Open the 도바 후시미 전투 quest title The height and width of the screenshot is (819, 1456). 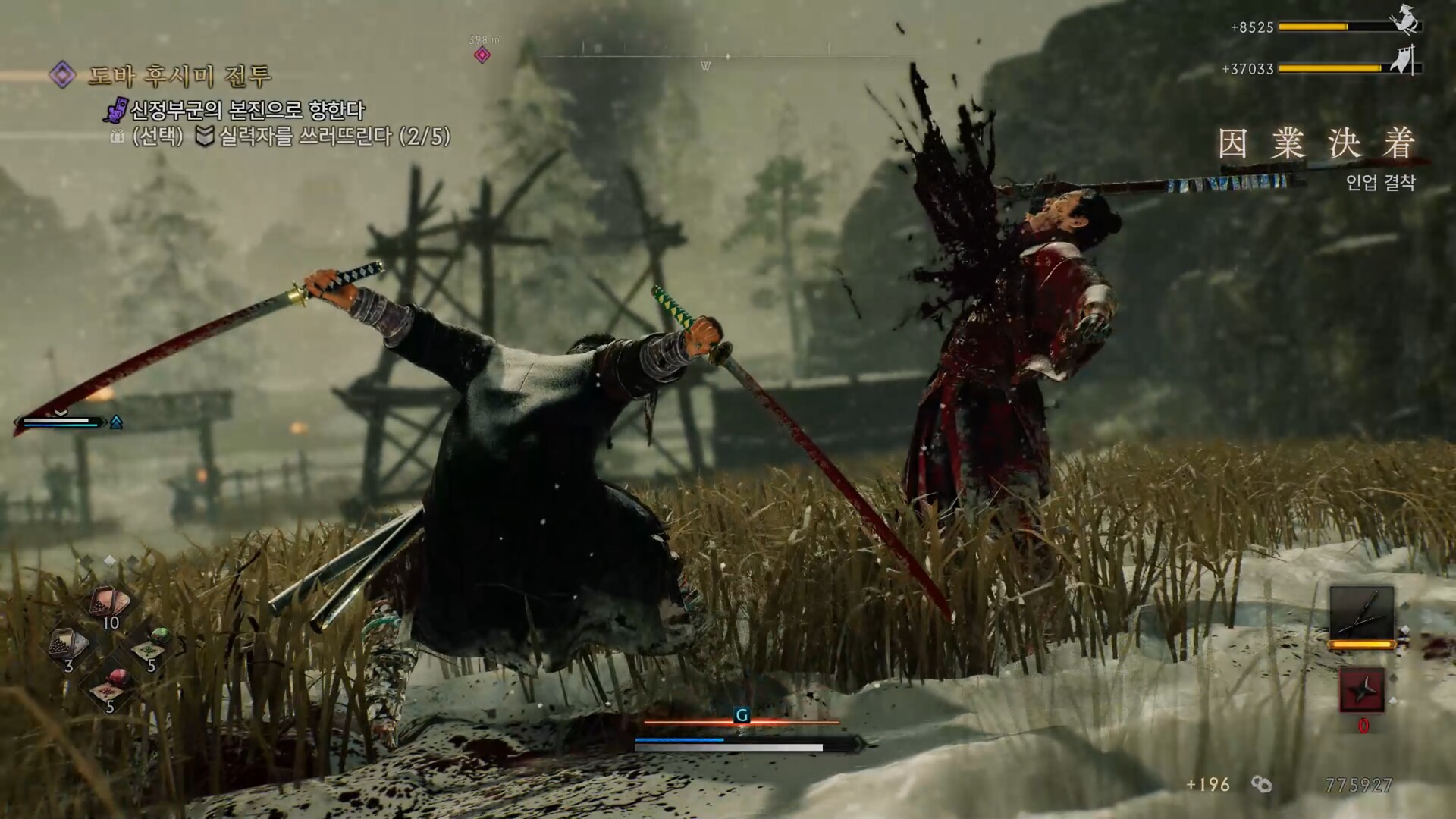(180, 75)
